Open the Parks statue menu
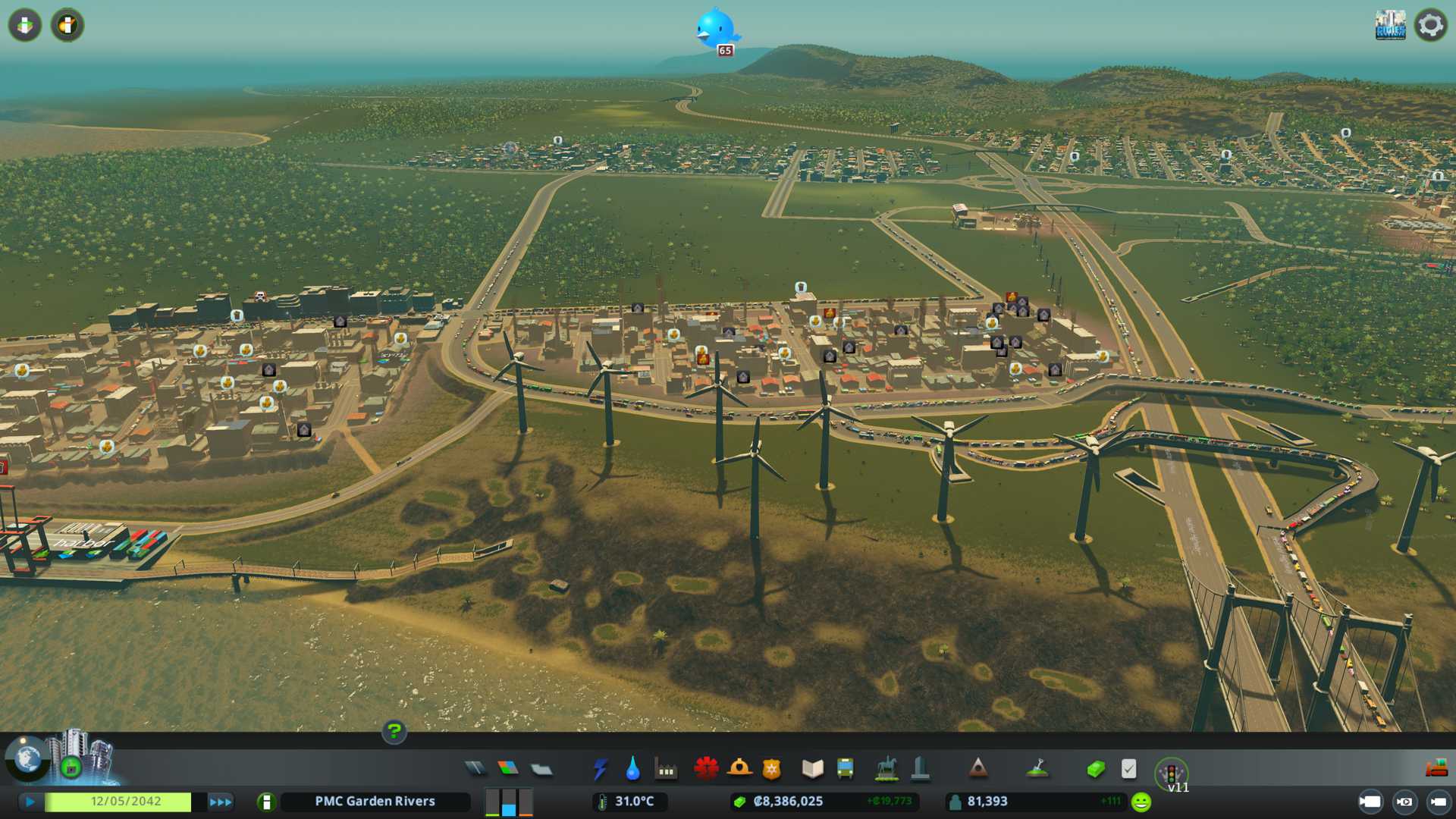The width and height of the screenshot is (1456, 819). pyautogui.click(x=886, y=769)
